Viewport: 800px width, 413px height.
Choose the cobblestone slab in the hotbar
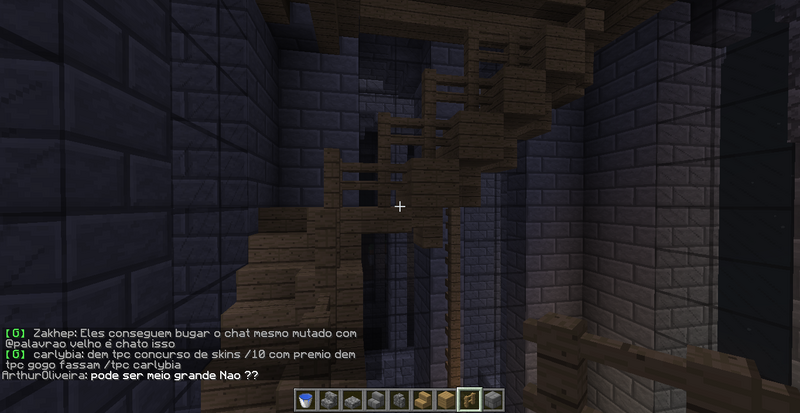coord(352,400)
